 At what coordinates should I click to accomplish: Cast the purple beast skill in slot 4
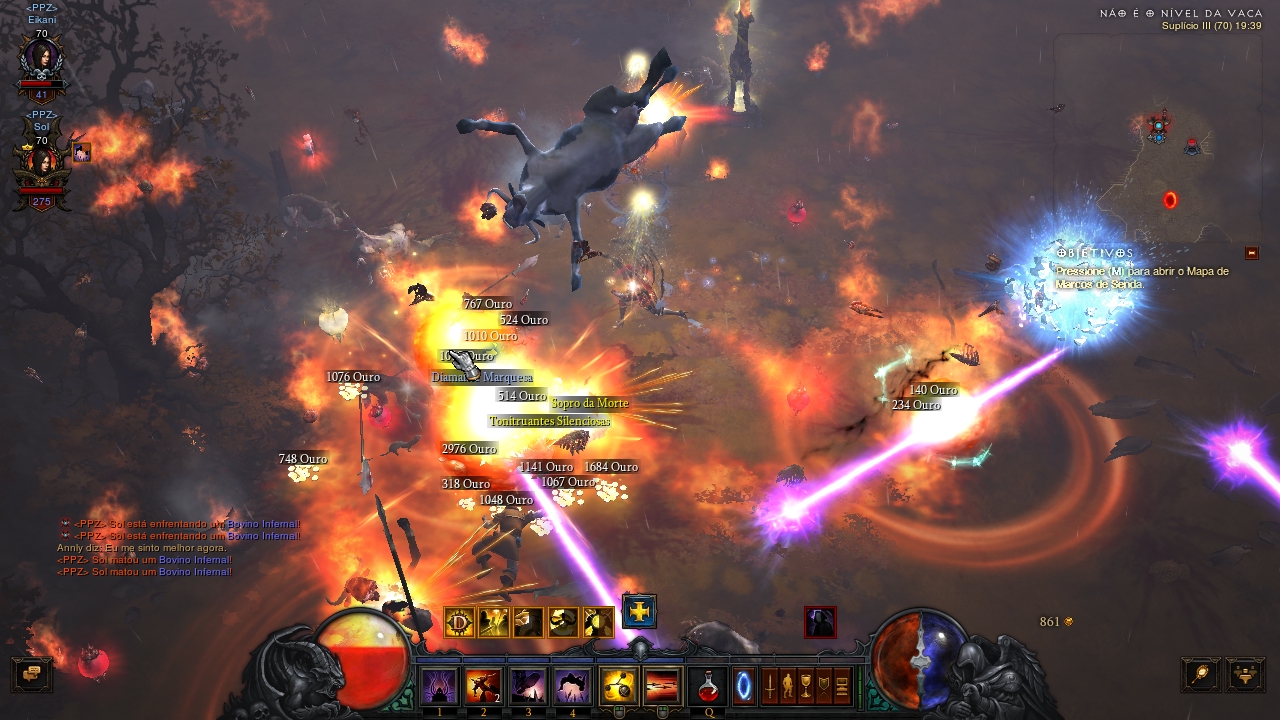tap(572, 686)
